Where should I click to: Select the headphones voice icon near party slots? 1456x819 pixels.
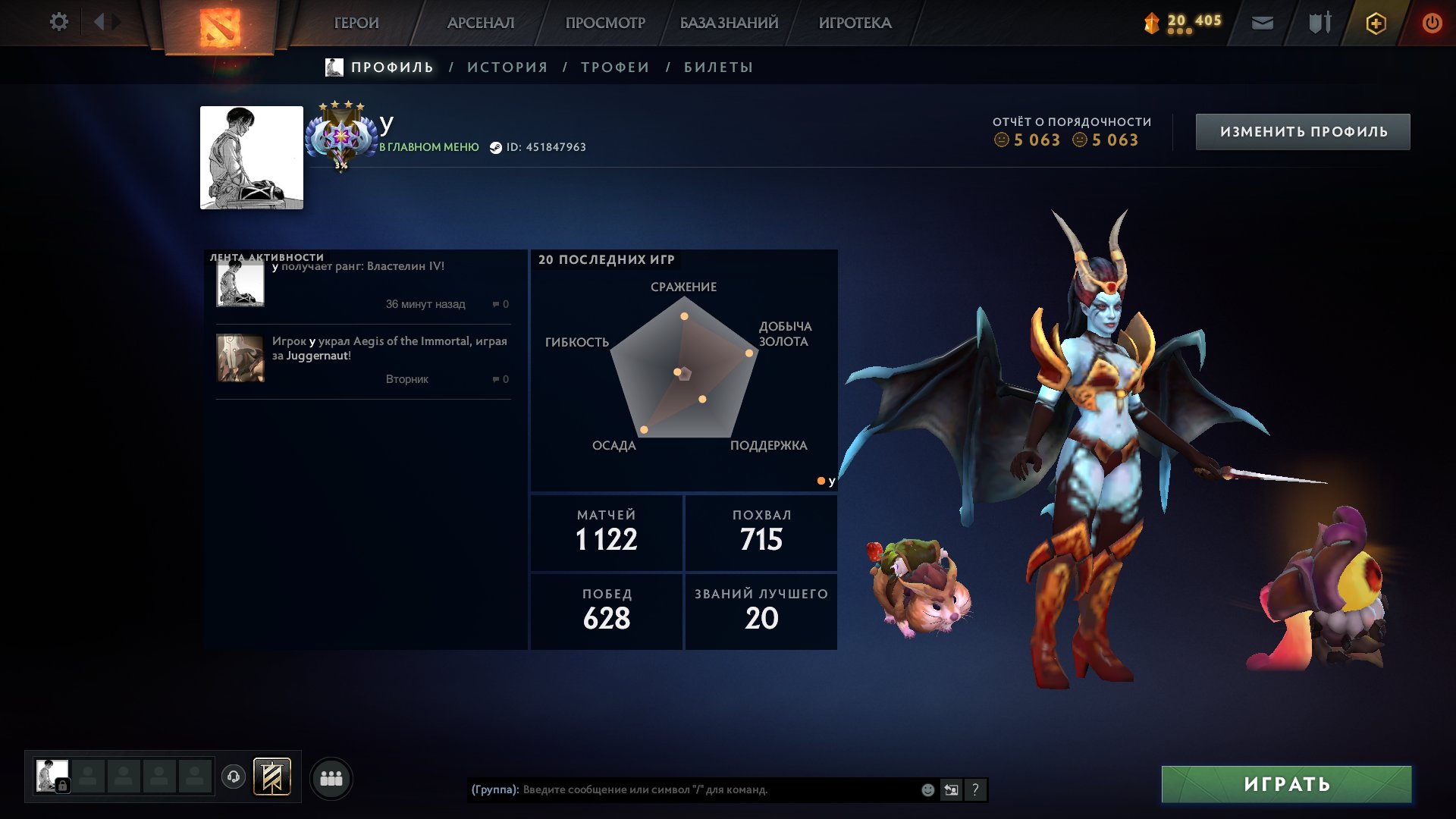click(x=234, y=777)
